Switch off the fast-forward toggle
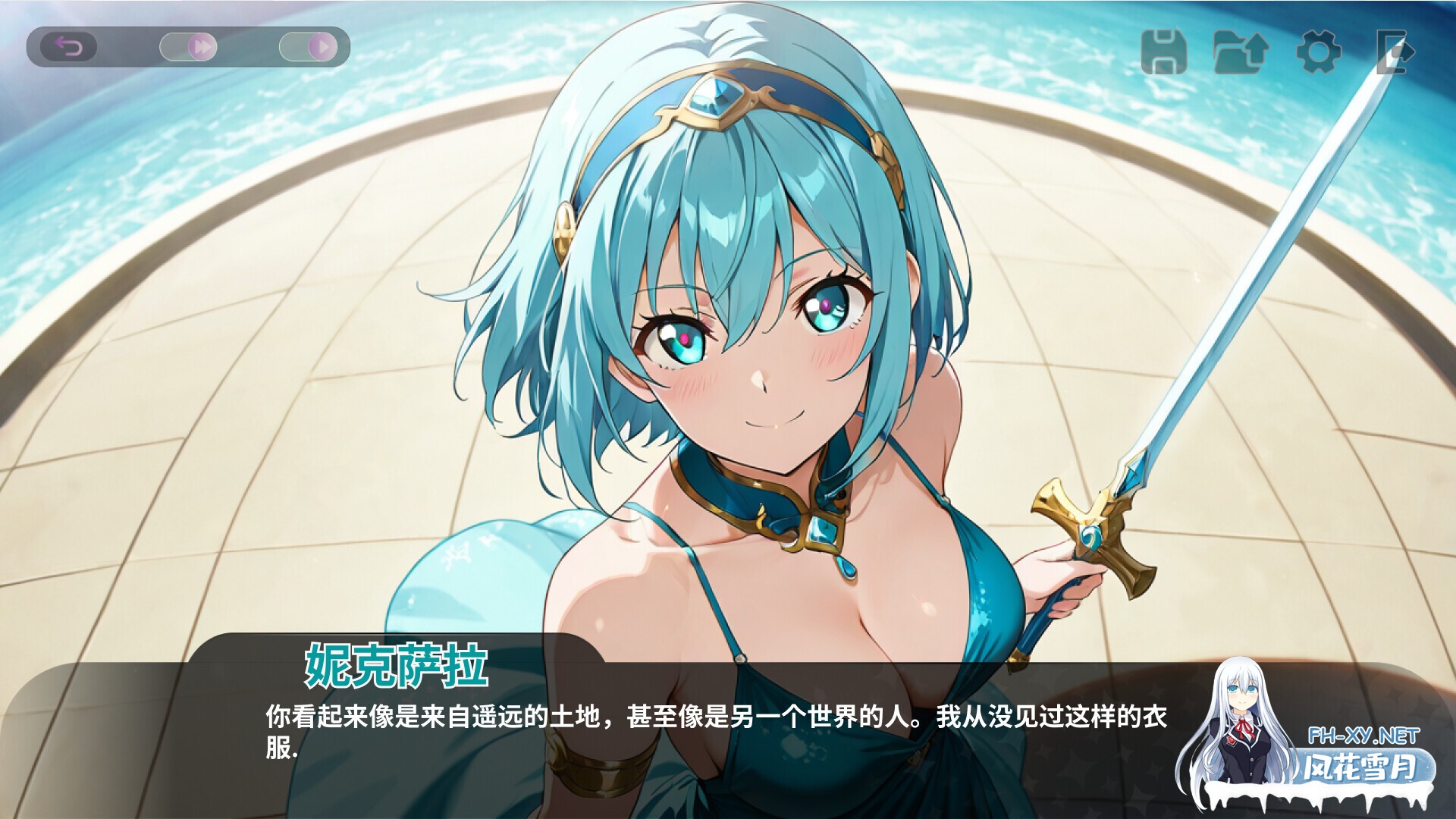The width and height of the screenshot is (1456, 819). point(188,45)
